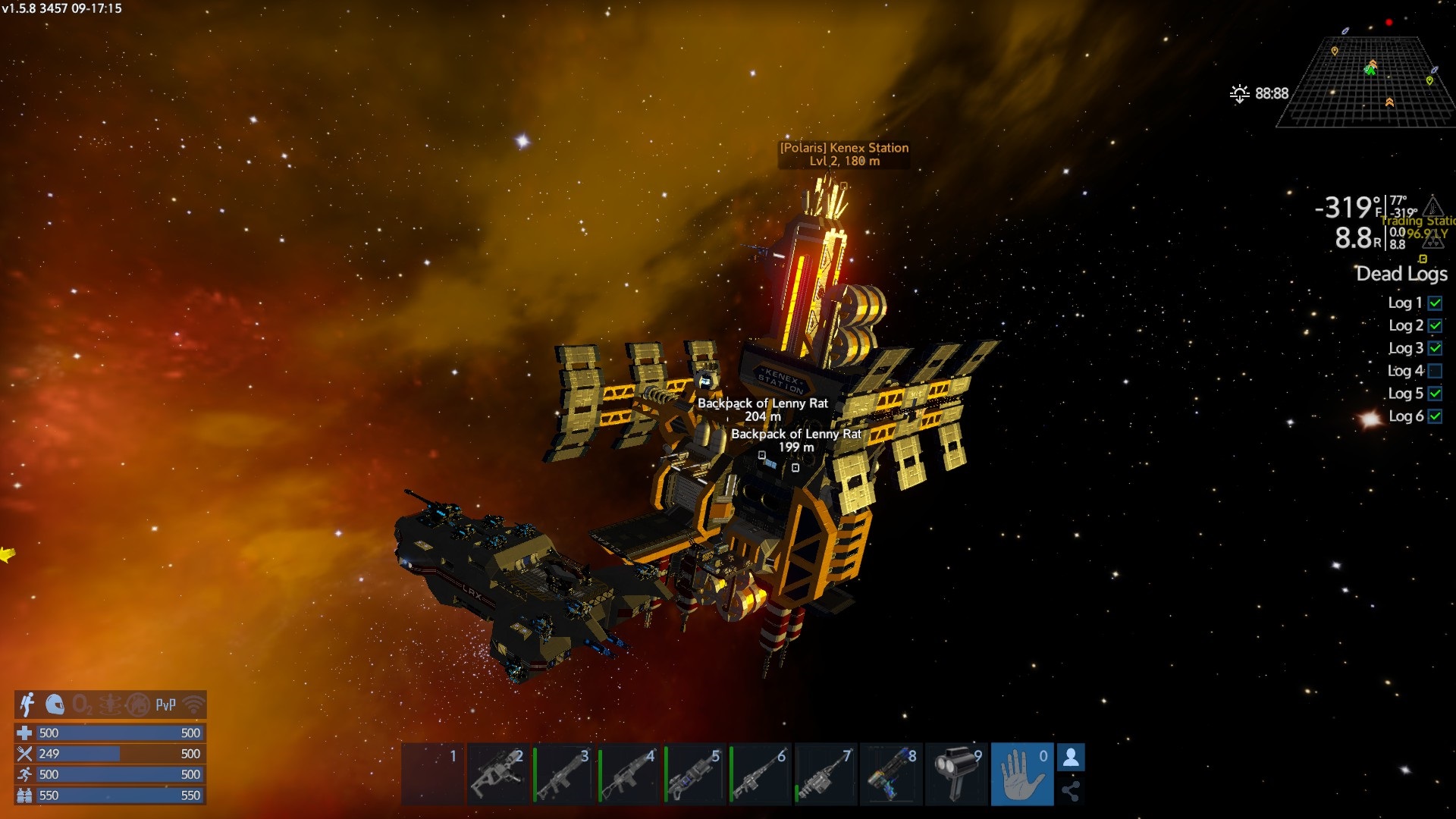Toggle the jetpack status icon

28,704
